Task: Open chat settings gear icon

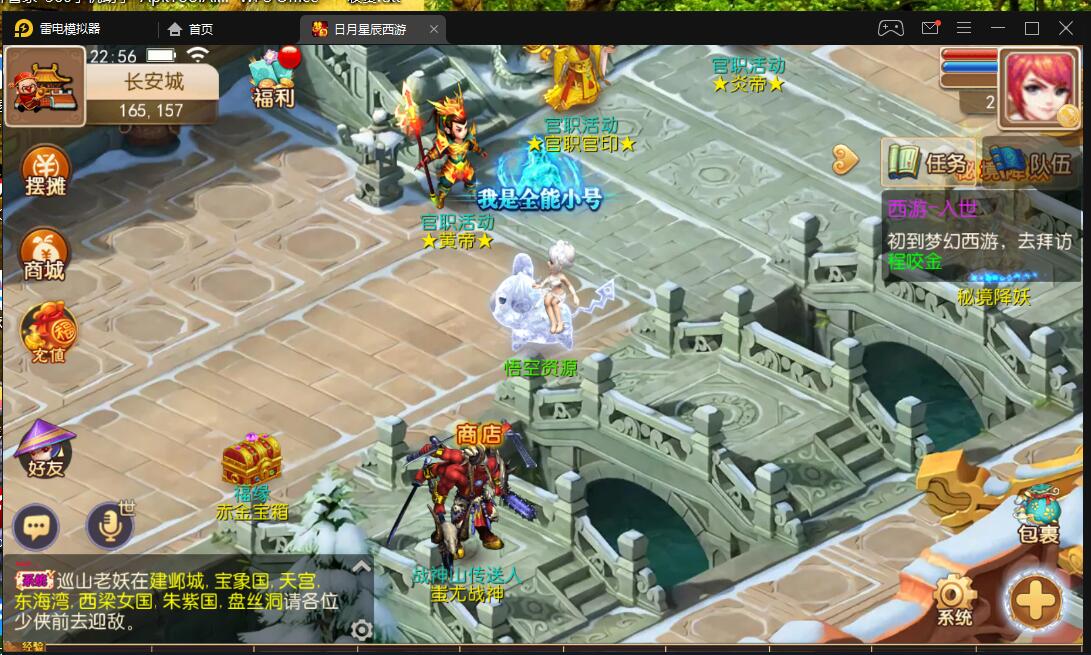Action: pos(362,629)
